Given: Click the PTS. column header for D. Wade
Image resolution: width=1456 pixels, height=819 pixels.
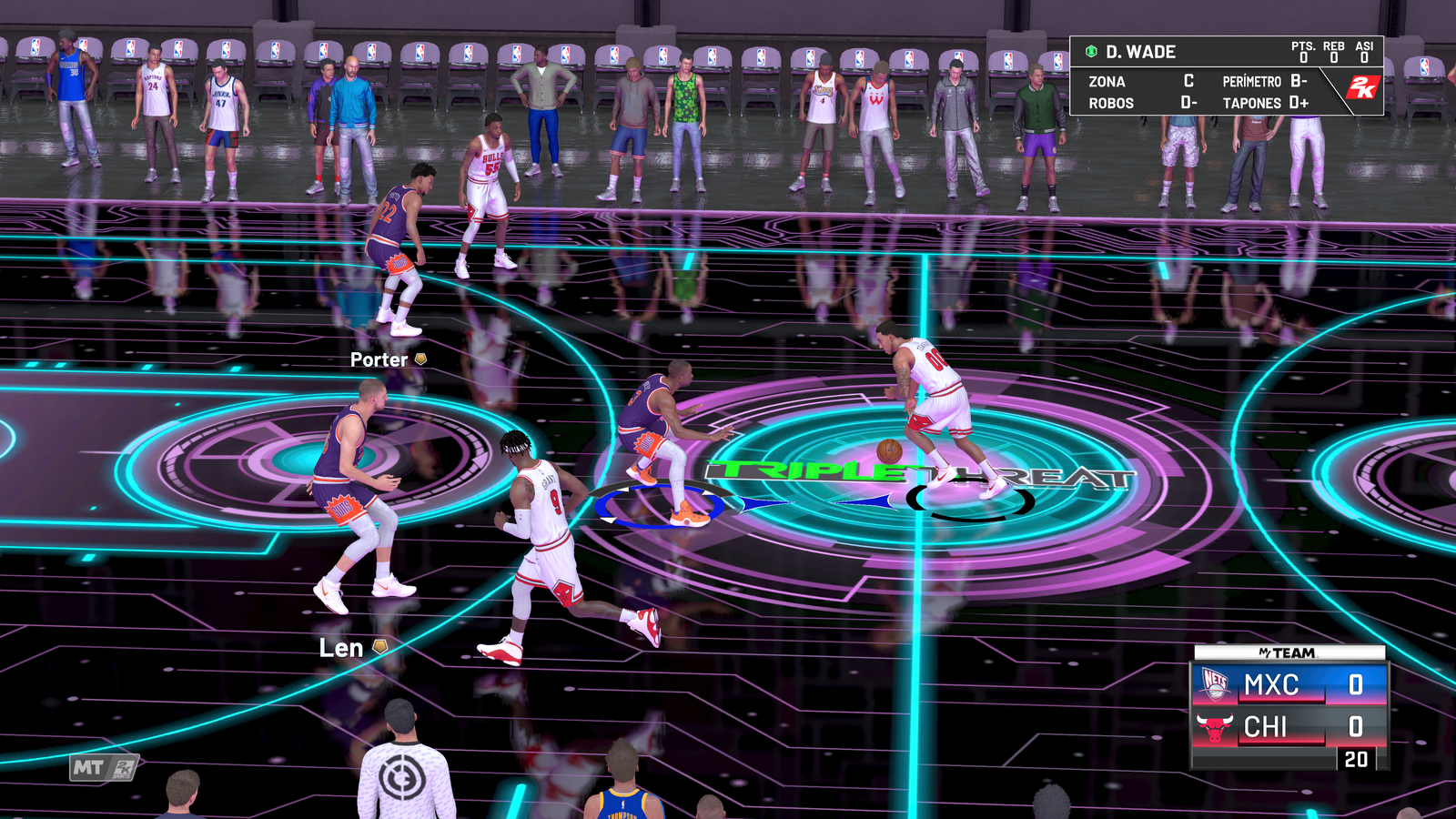Looking at the screenshot, I should [x=1304, y=44].
